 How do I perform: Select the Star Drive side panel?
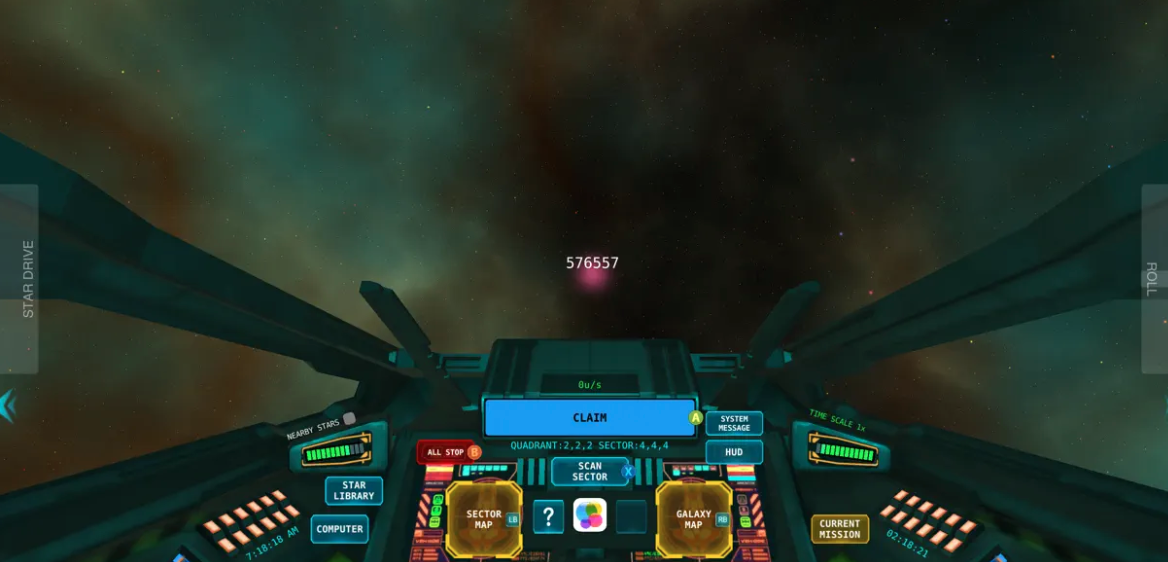20,278
